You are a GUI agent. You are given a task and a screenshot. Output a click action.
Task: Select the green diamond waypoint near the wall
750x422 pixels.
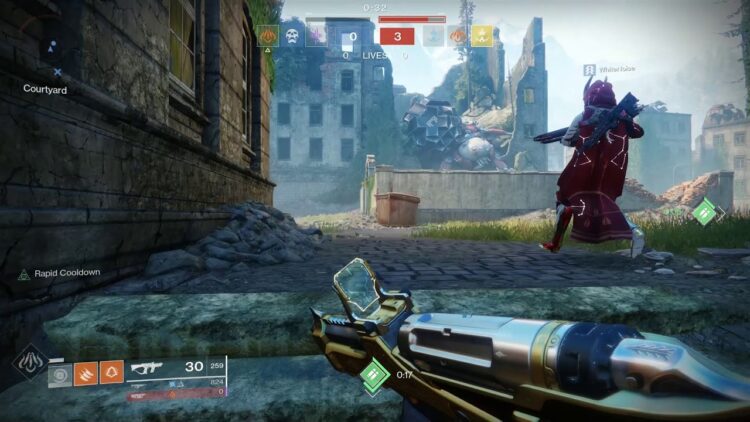click(x=706, y=211)
